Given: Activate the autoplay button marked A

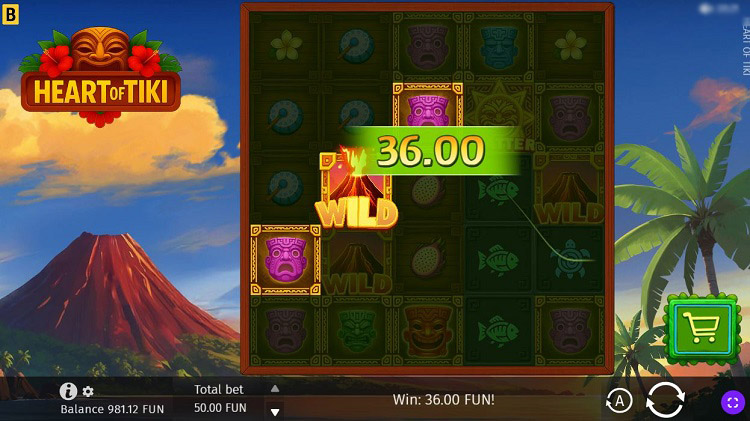Looking at the screenshot, I should (x=620, y=401).
